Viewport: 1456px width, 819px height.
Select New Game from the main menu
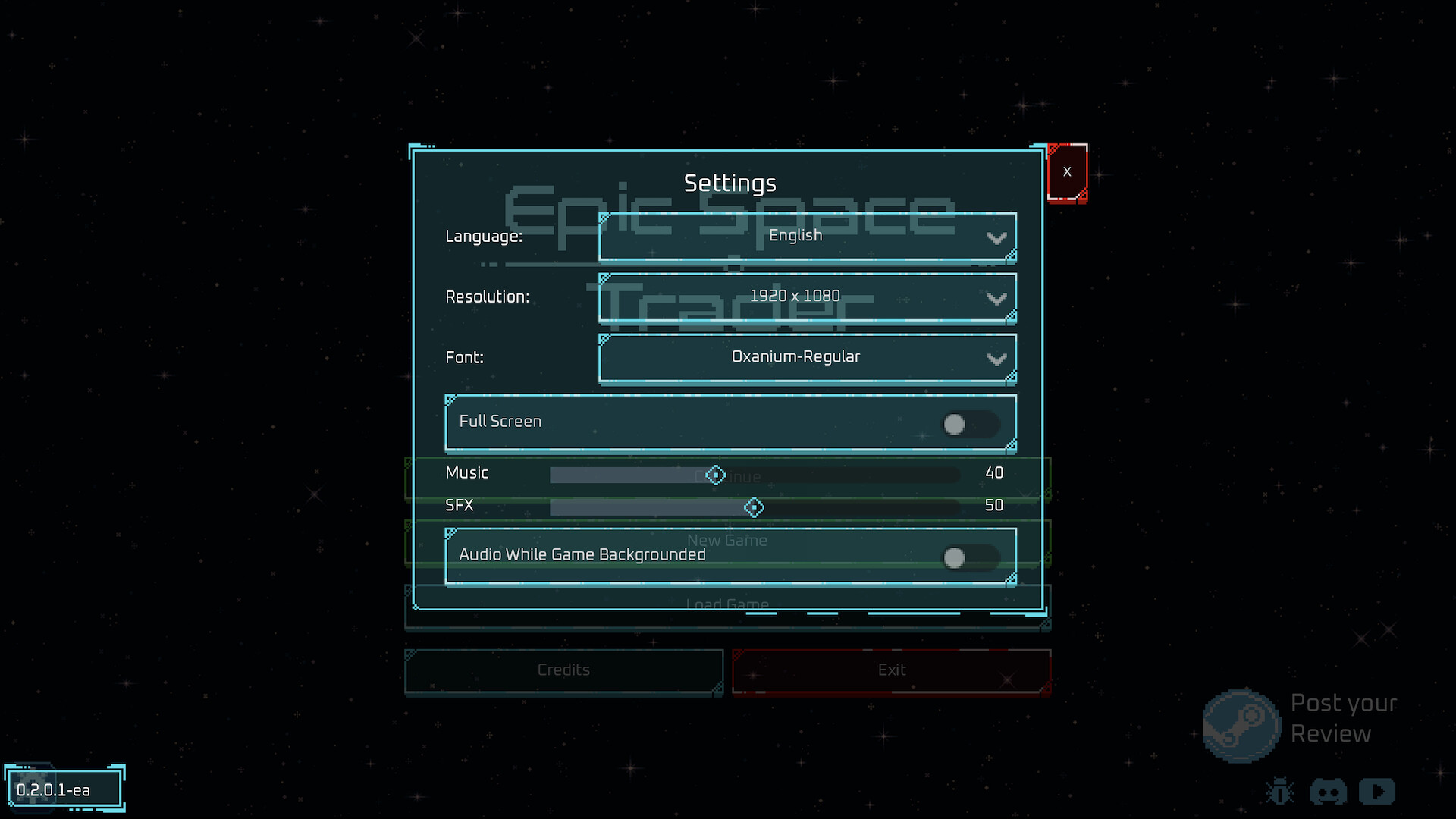[728, 540]
